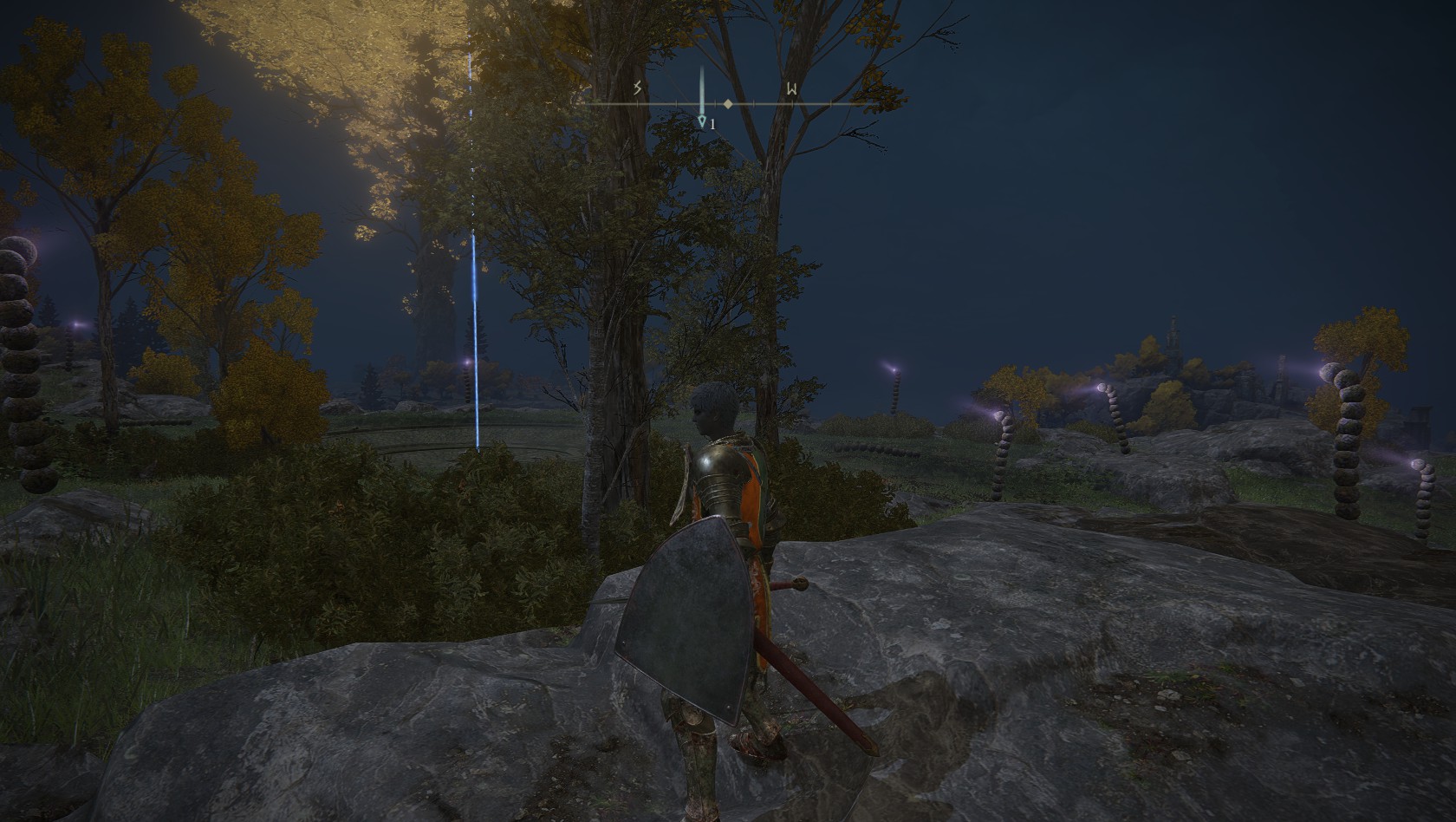Screen dimensions: 1456x822
Task: Click the S direction on the compass
Action: pyautogui.click(x=638, y=88)
